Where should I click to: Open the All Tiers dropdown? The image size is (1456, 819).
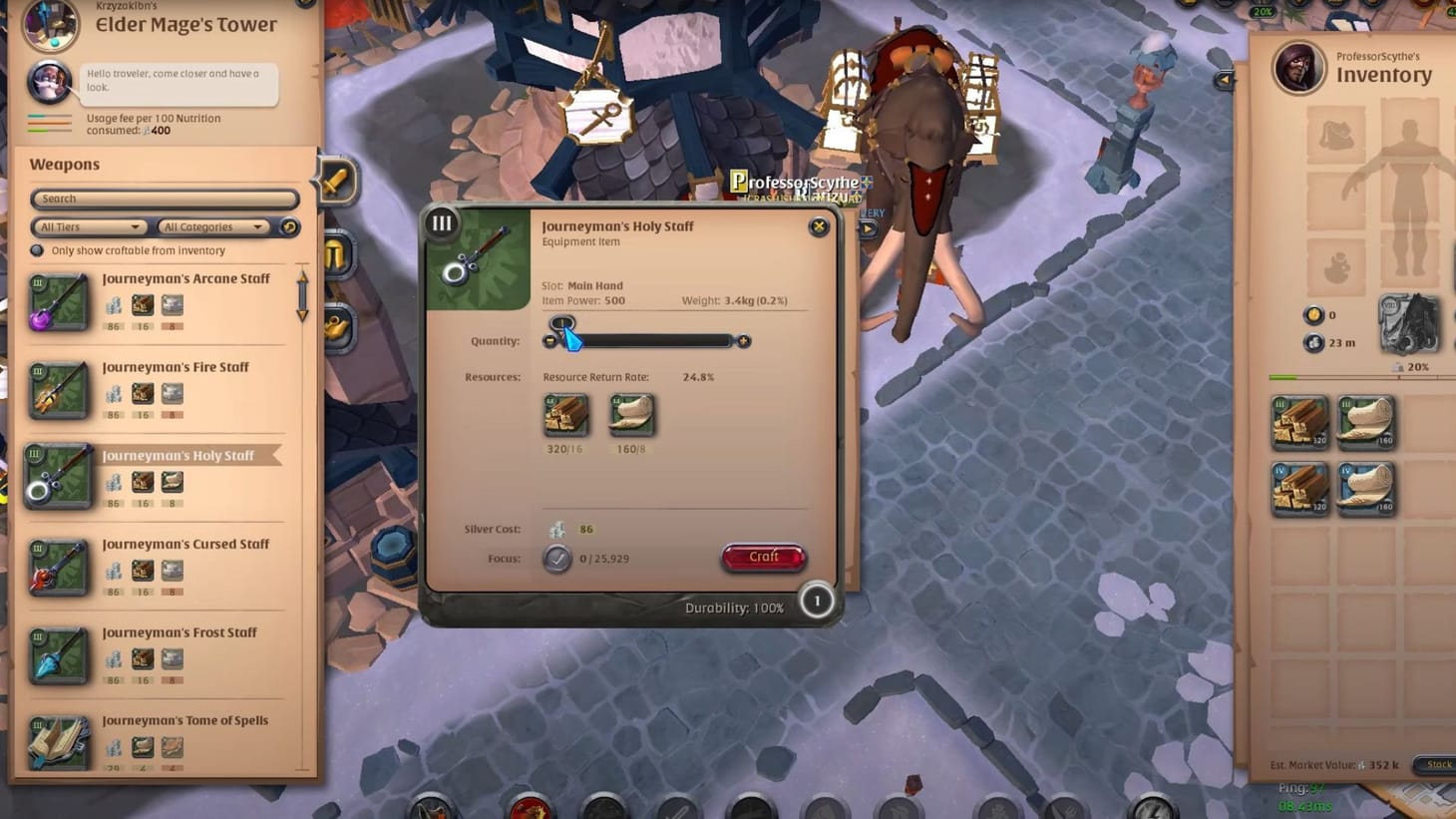click(x=88, y=226)
